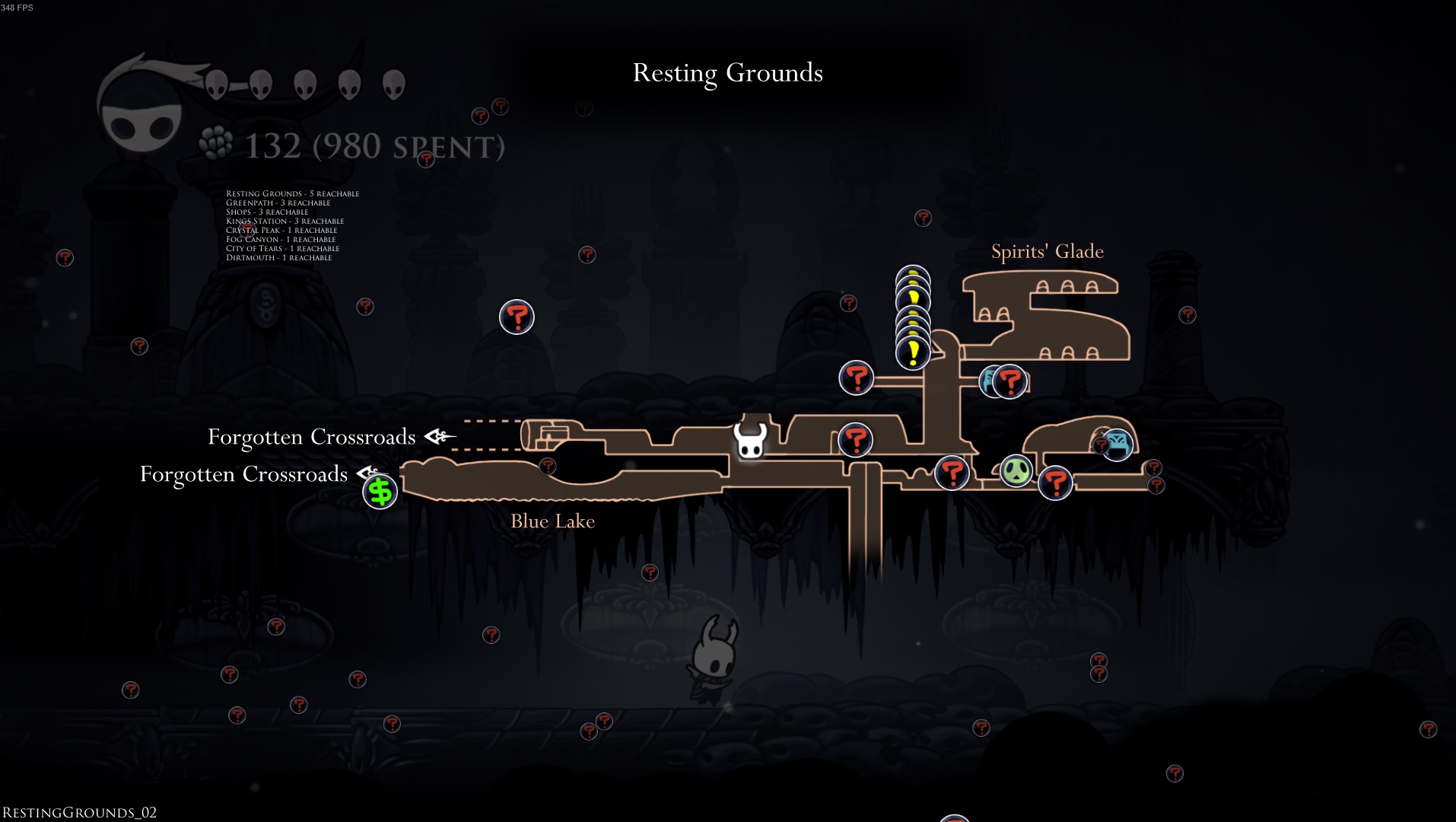Click the red question pin right of the Knight marker
The height and width of the screenshot is (822, 1456).
pyautogui.click(x=855, y=440)
